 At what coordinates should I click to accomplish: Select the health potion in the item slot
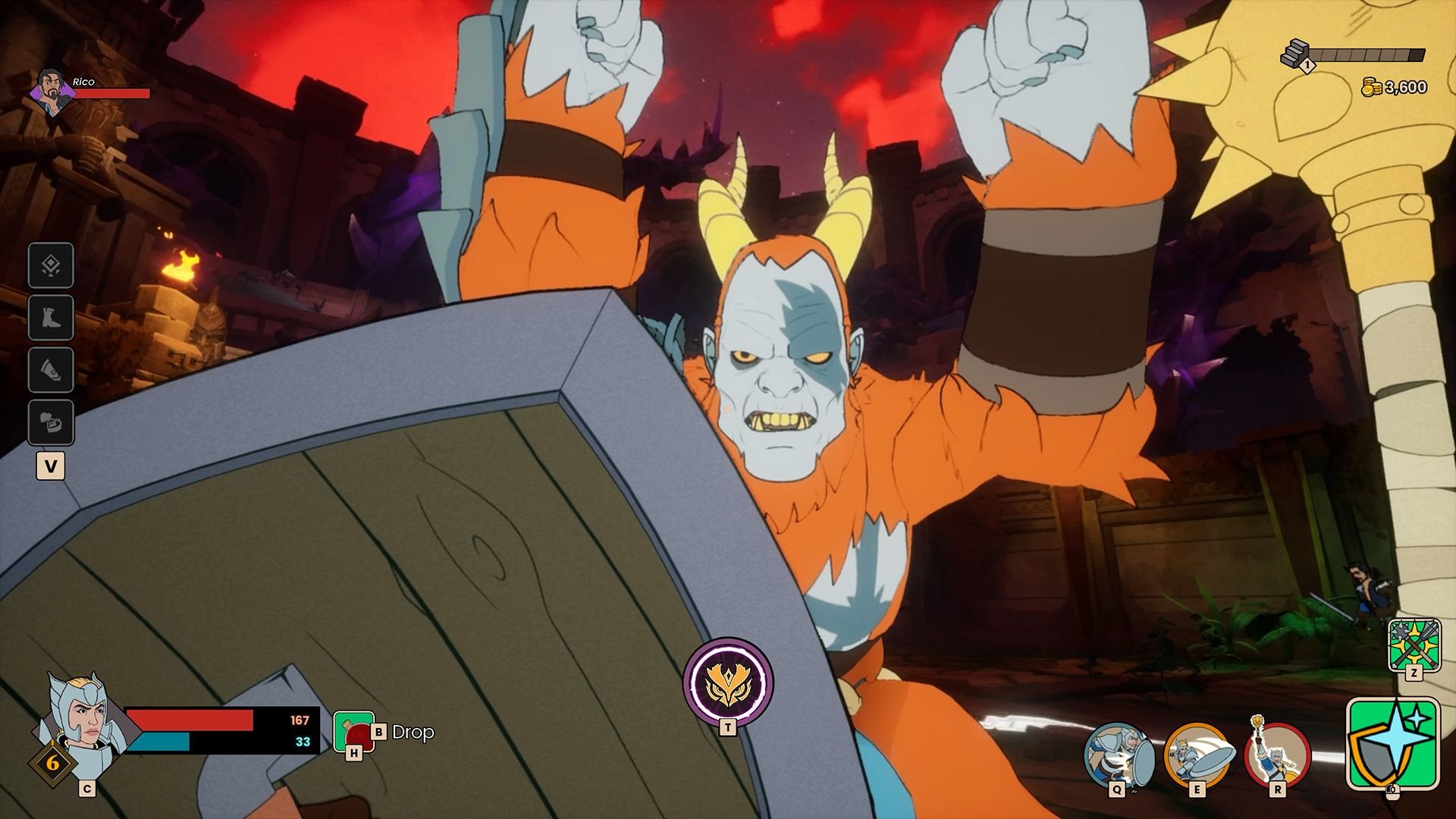pos(354,730)
